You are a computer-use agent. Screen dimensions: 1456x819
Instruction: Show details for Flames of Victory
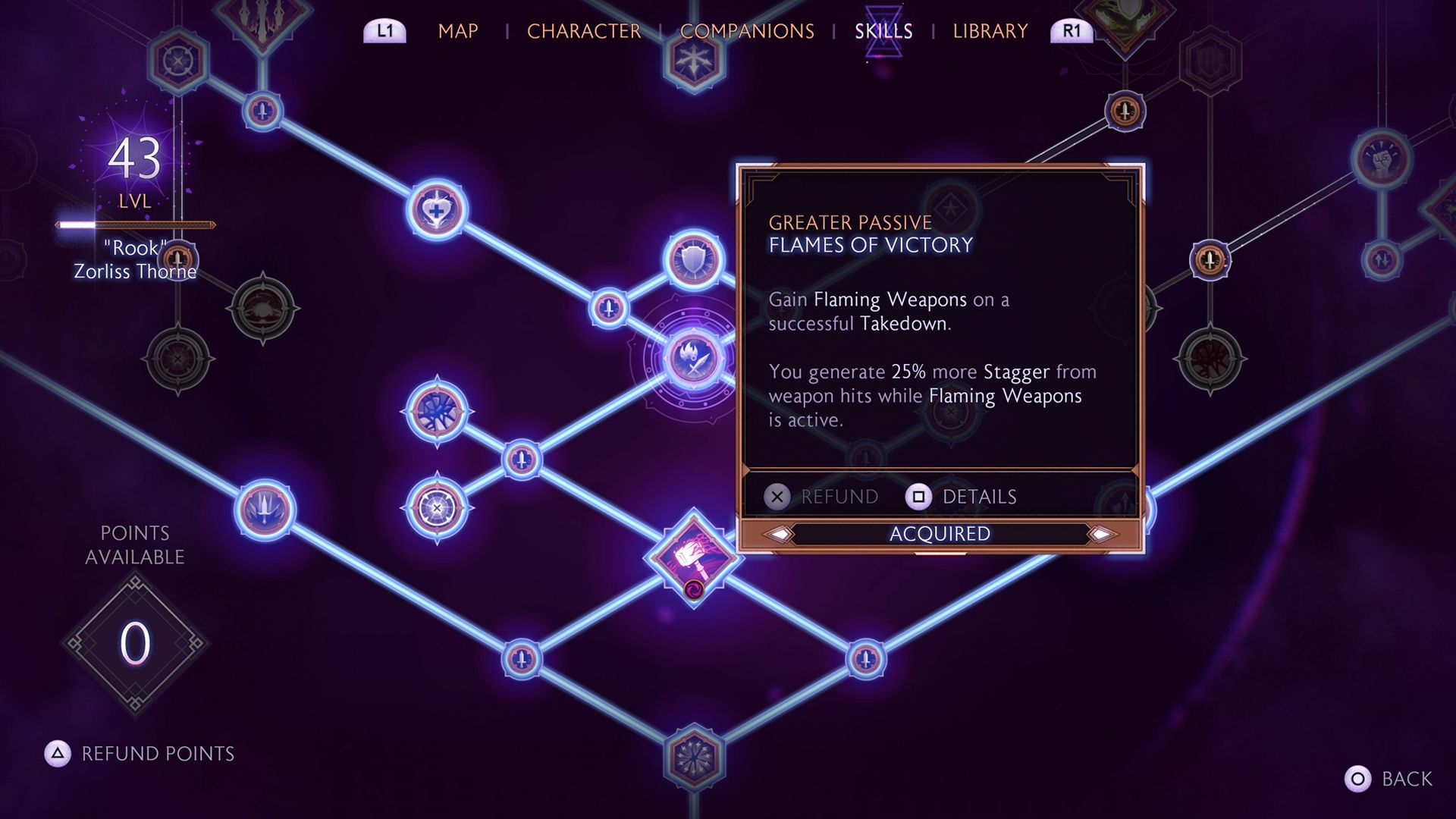[961, 497]
